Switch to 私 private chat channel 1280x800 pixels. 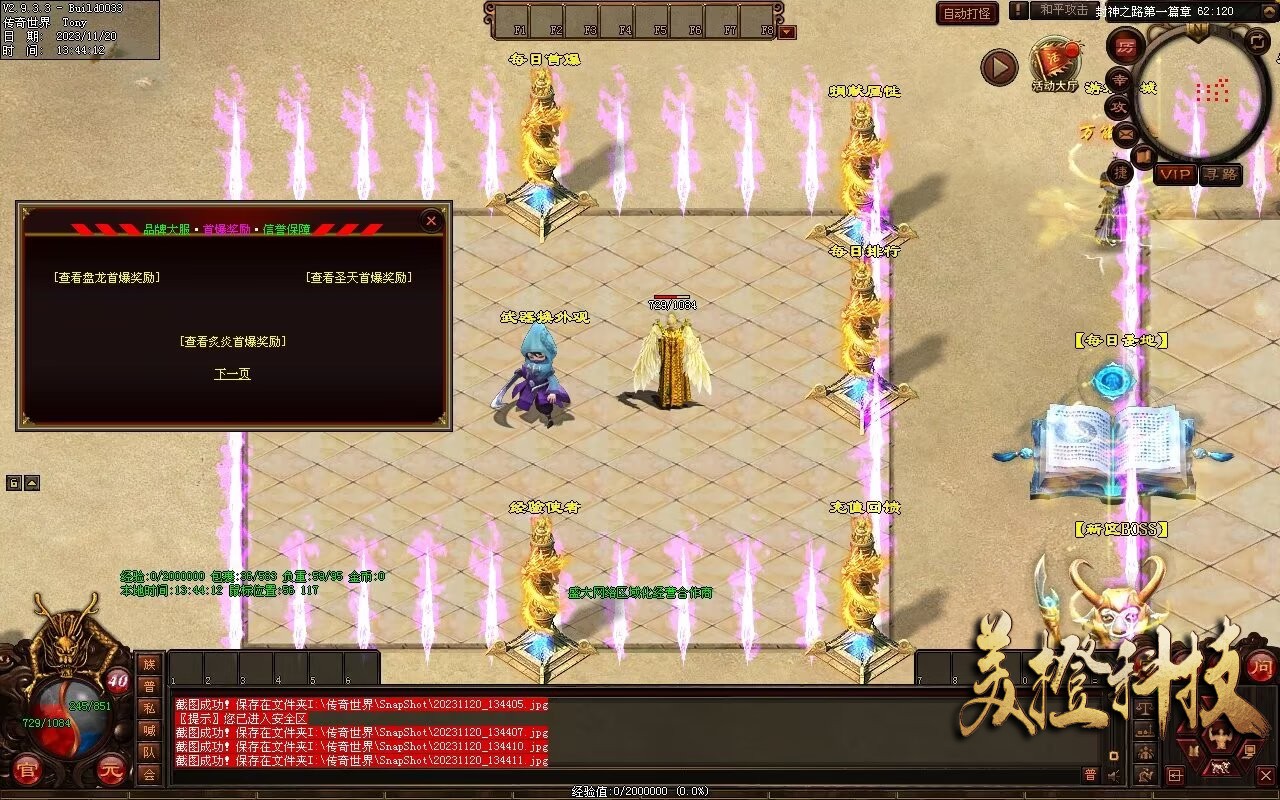(149, 708)
